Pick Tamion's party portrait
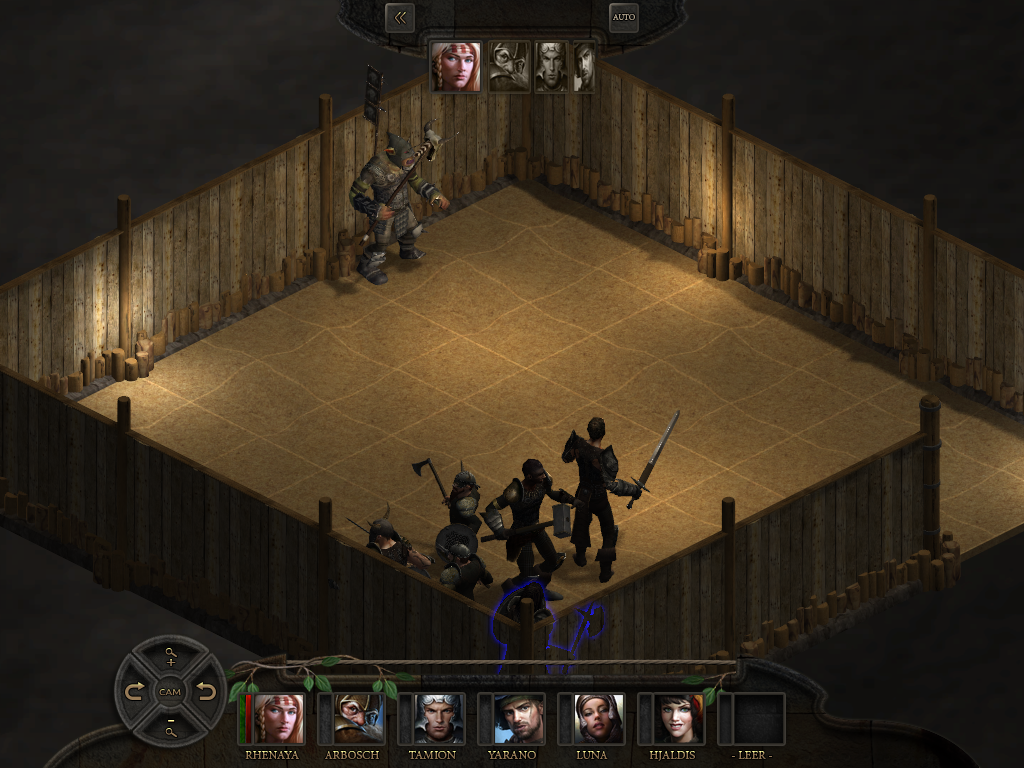 coord(438,719)
